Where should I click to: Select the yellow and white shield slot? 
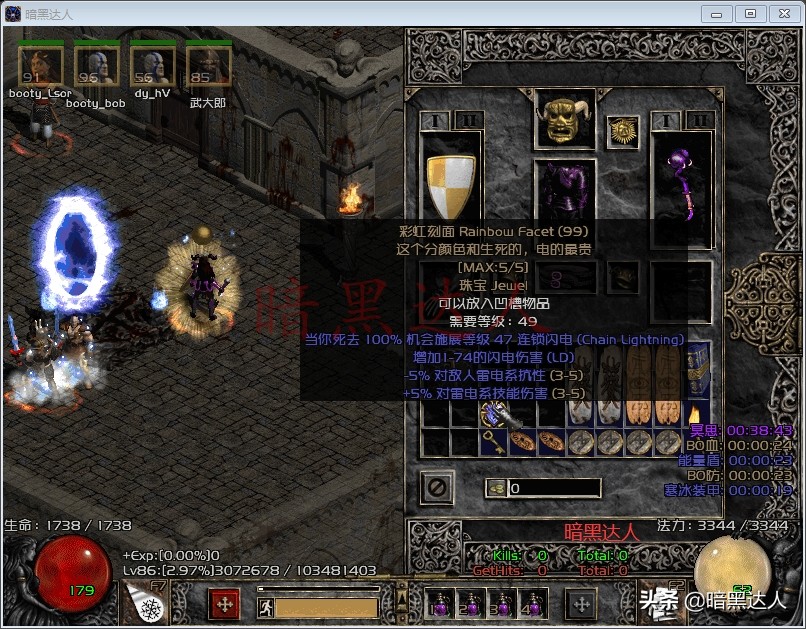pos(449,187)
